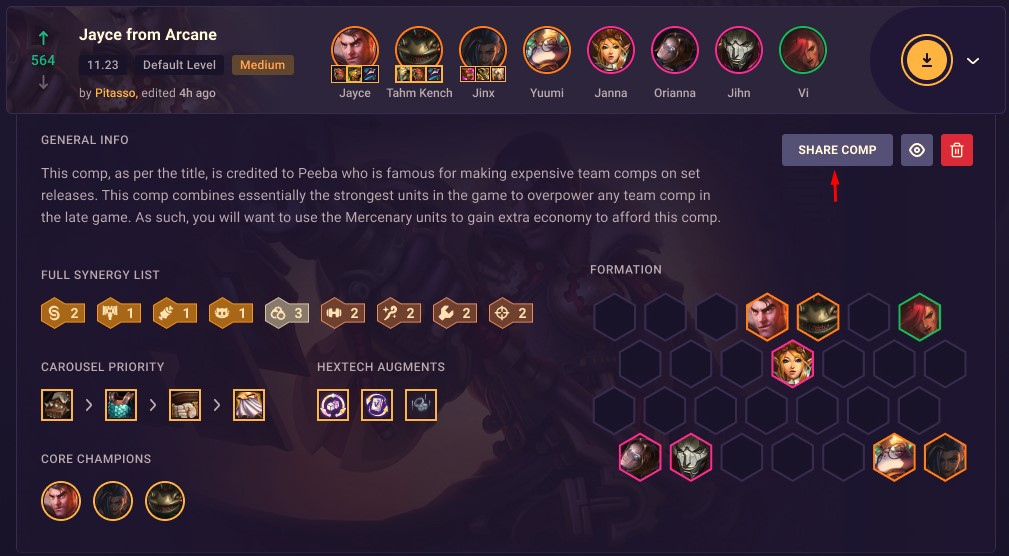Toggle the eye visibility button

tap(917, 150)
